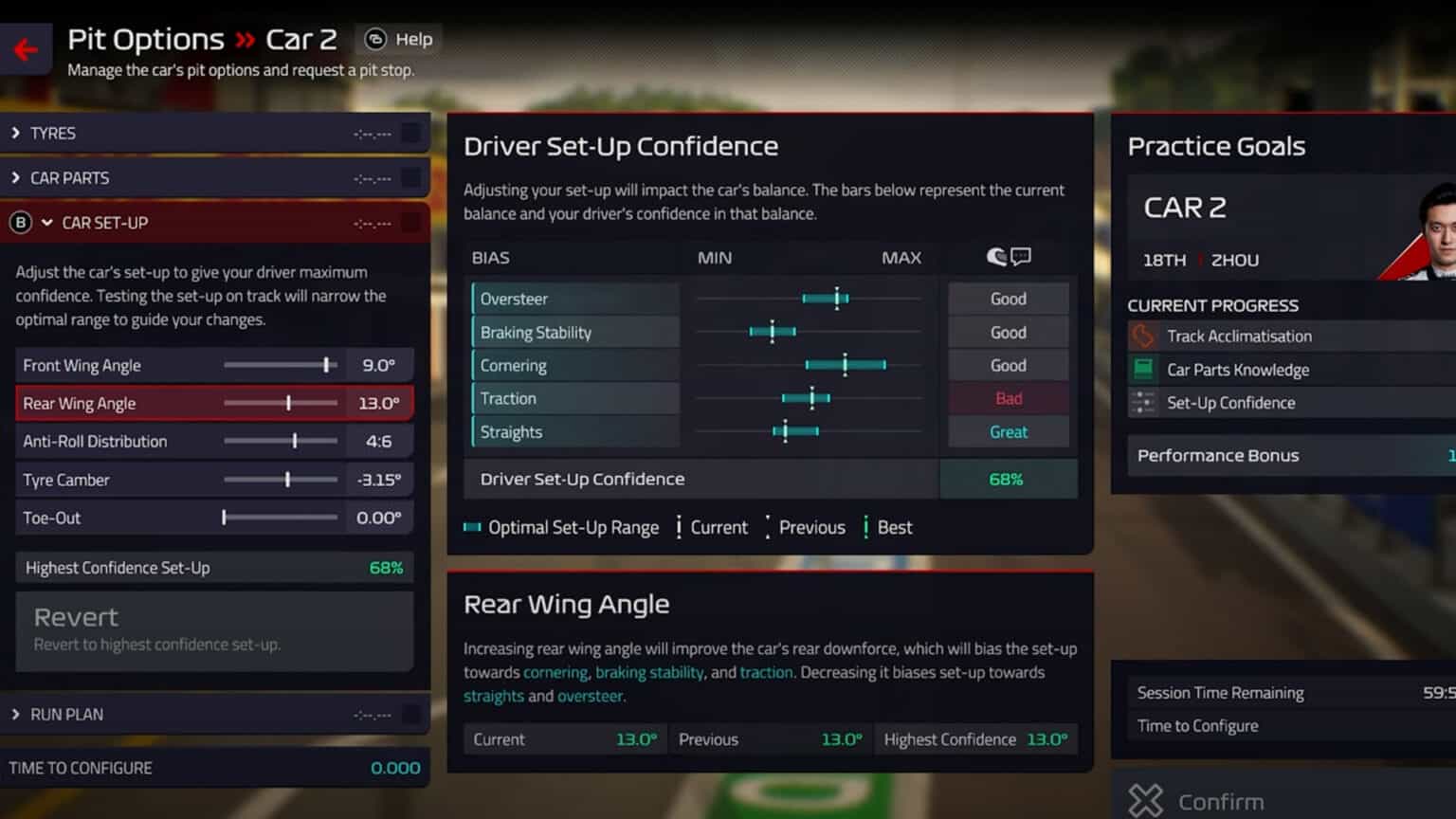Adjust the Front Wing Angle slider
The width and height of the screenshot is (1456, 819).
coord(327,365)
